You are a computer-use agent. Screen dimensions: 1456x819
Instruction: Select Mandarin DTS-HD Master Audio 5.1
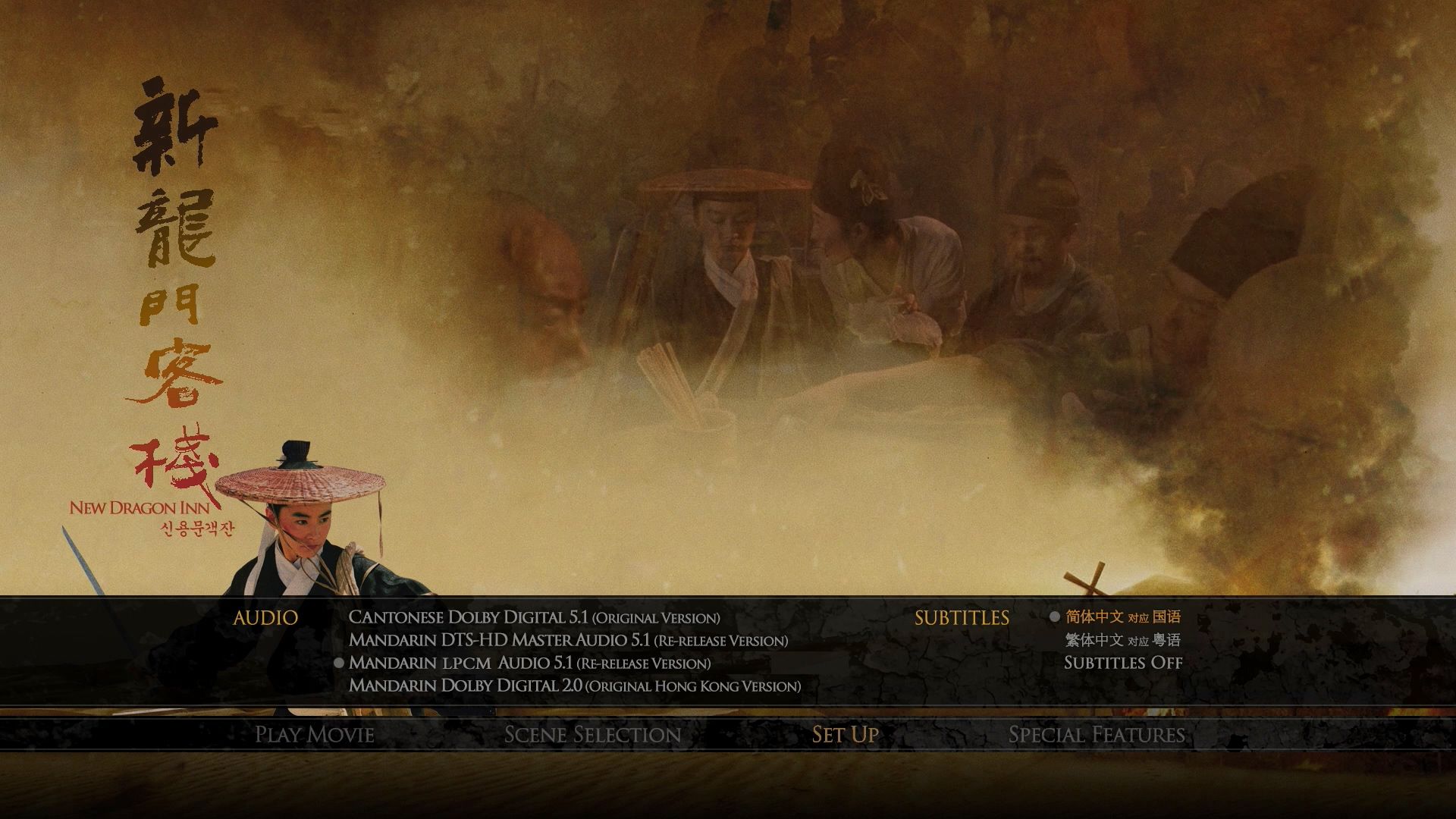568,640
